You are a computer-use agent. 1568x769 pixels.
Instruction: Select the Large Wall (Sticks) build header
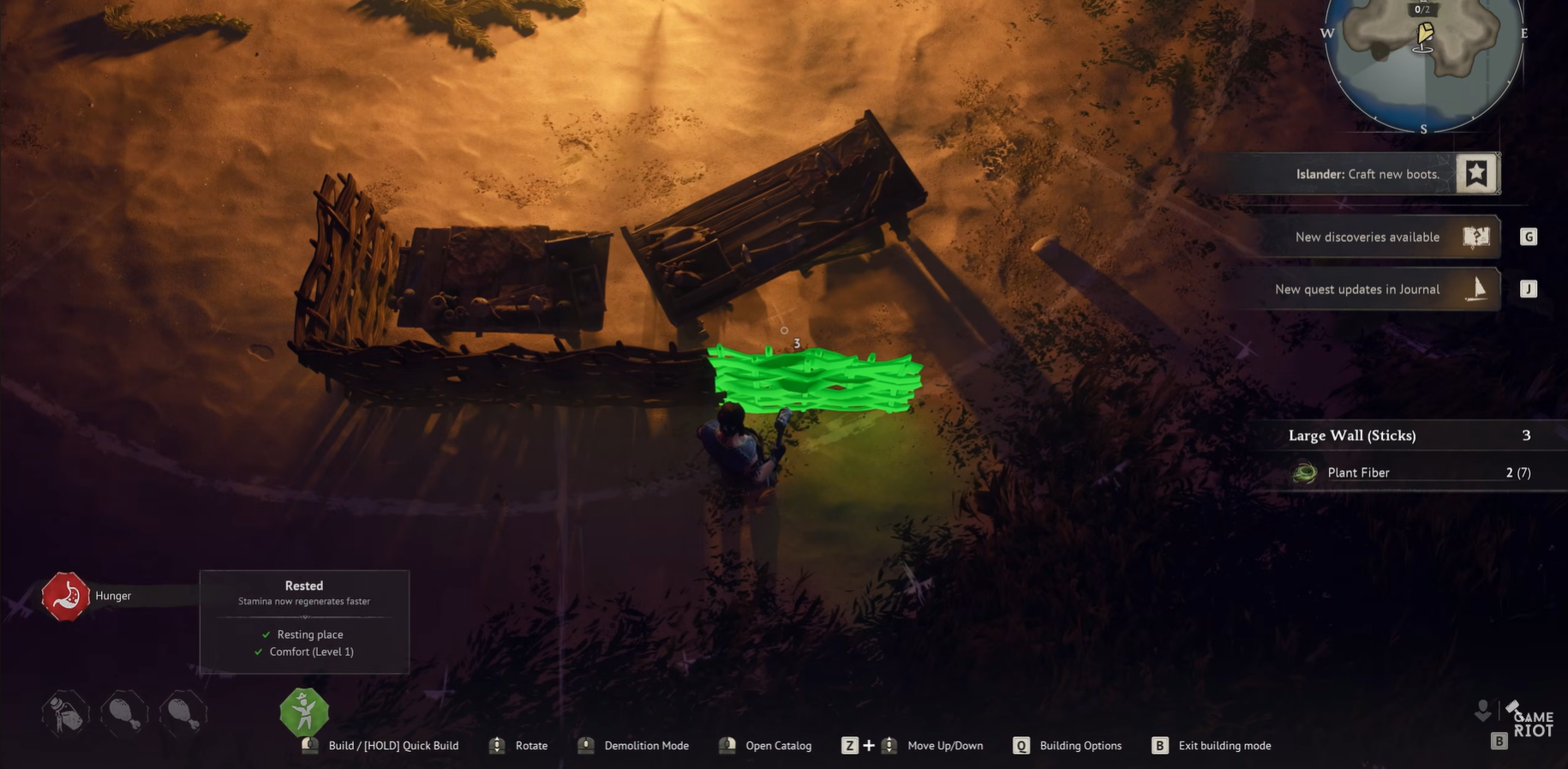[x=1352, y=436]
